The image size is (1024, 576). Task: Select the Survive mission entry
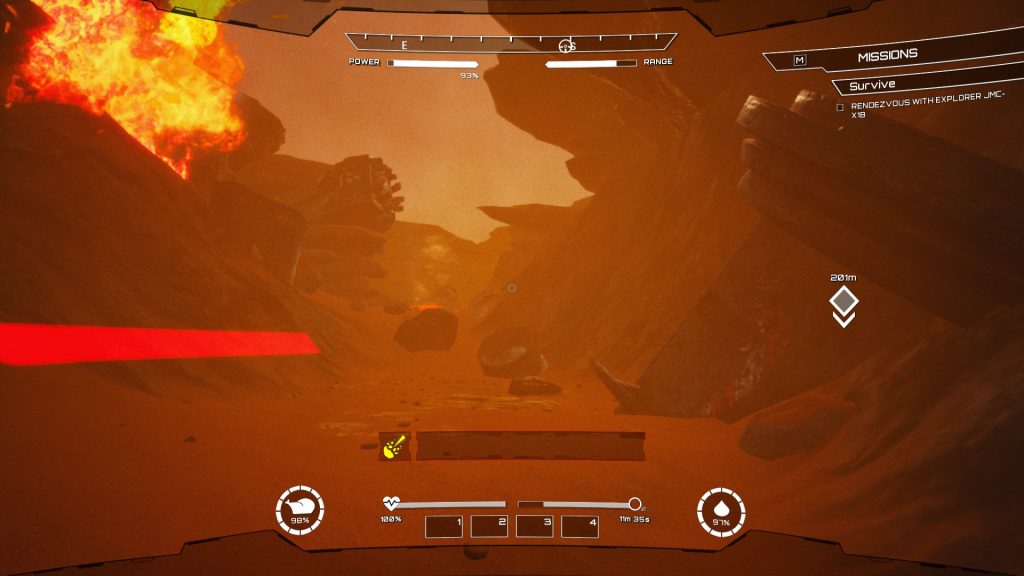click(873, 86)
